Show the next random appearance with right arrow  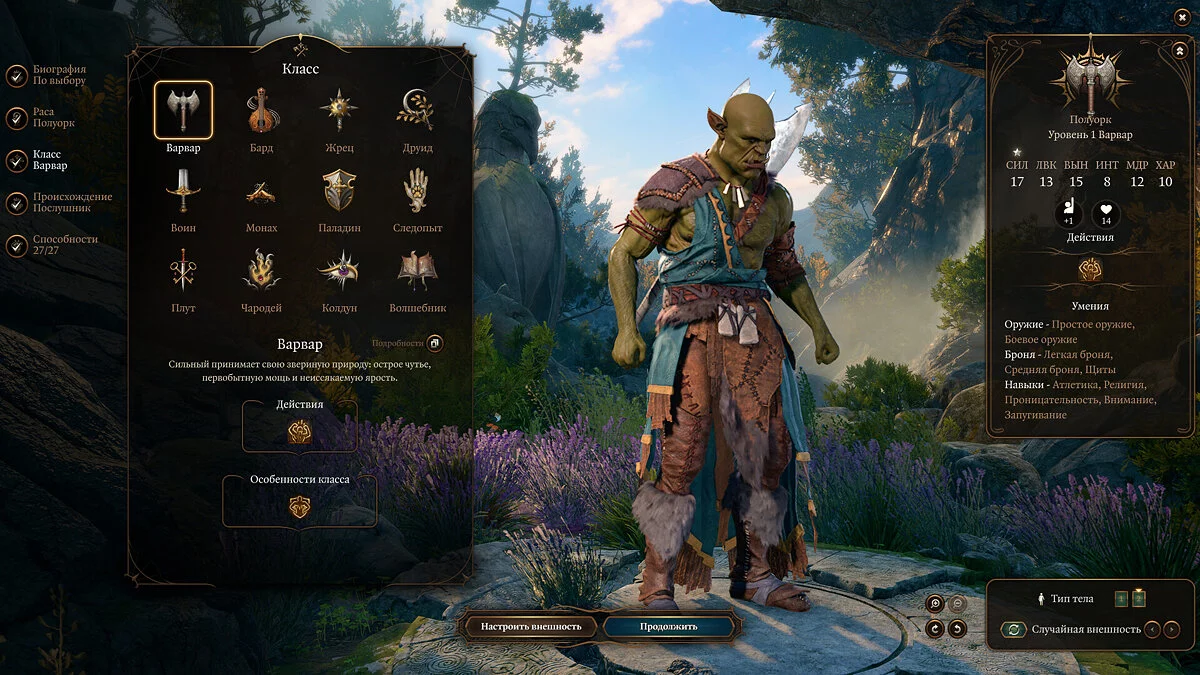coord(1173,630)
